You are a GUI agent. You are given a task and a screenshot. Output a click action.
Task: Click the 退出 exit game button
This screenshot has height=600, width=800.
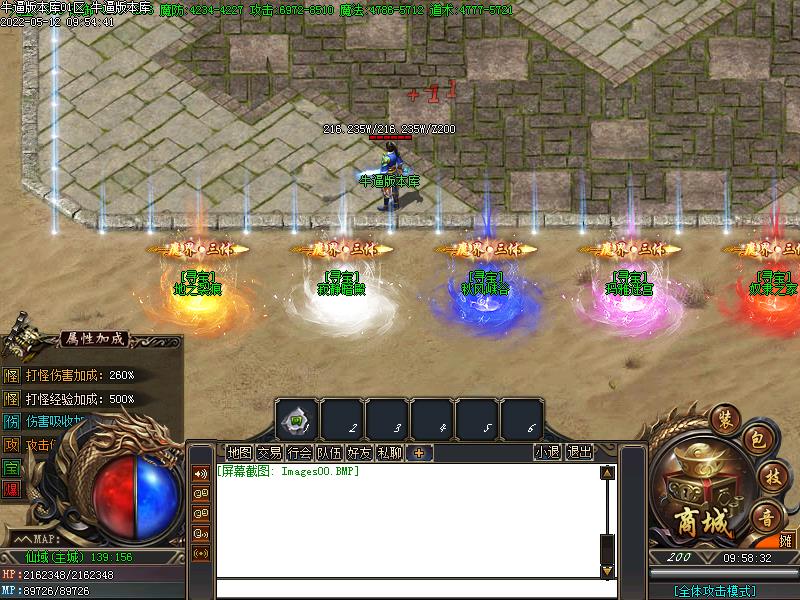click(579, 452)
